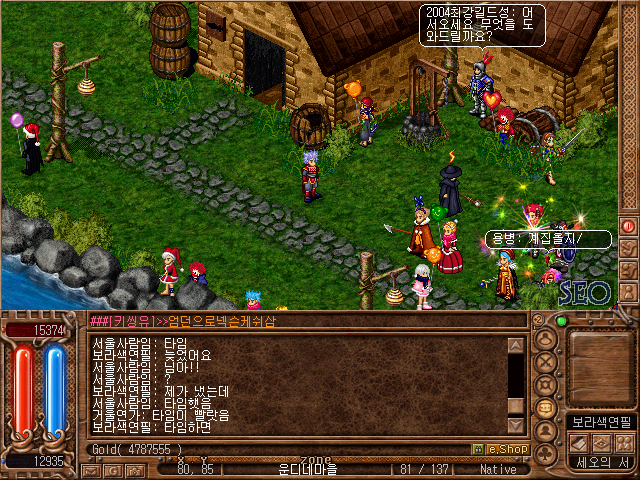Open the book icon button
The height and width of the screenshot is (480, 640).
(577, 442)
